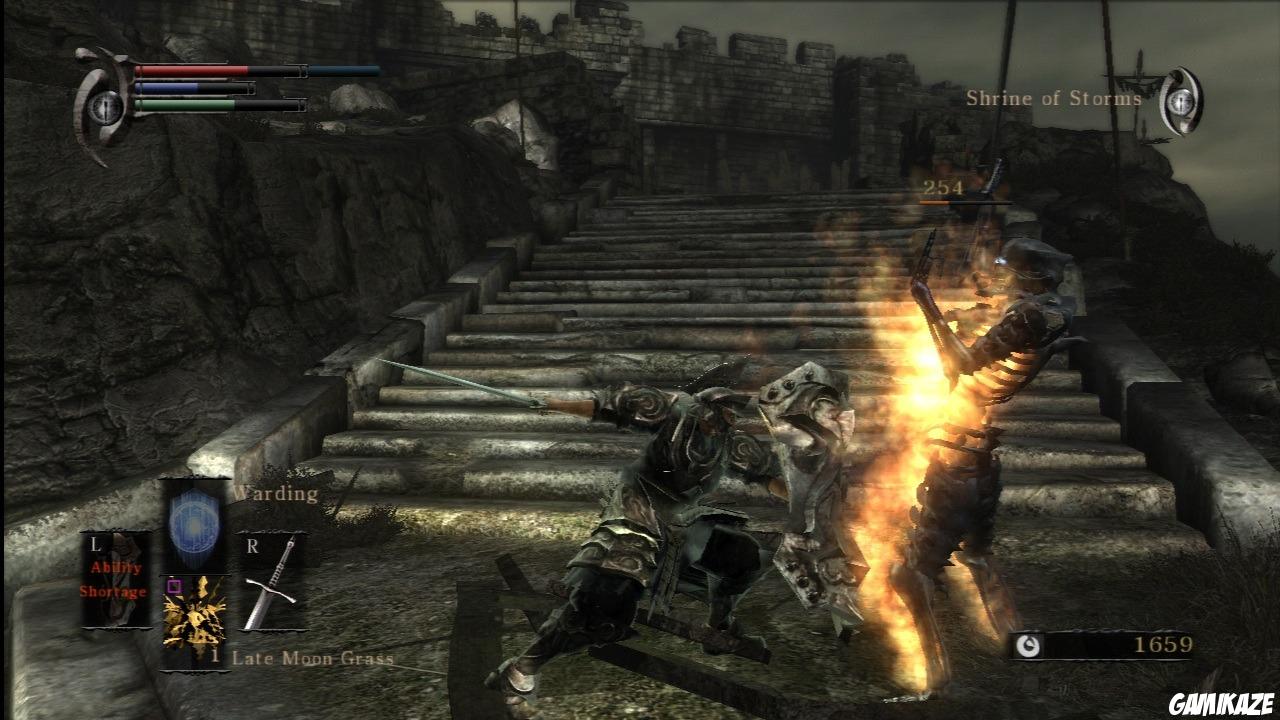The image size is (1280, 720).
Task: Click the sword icon in the R weapon slot
Action: tap(272, 585)
